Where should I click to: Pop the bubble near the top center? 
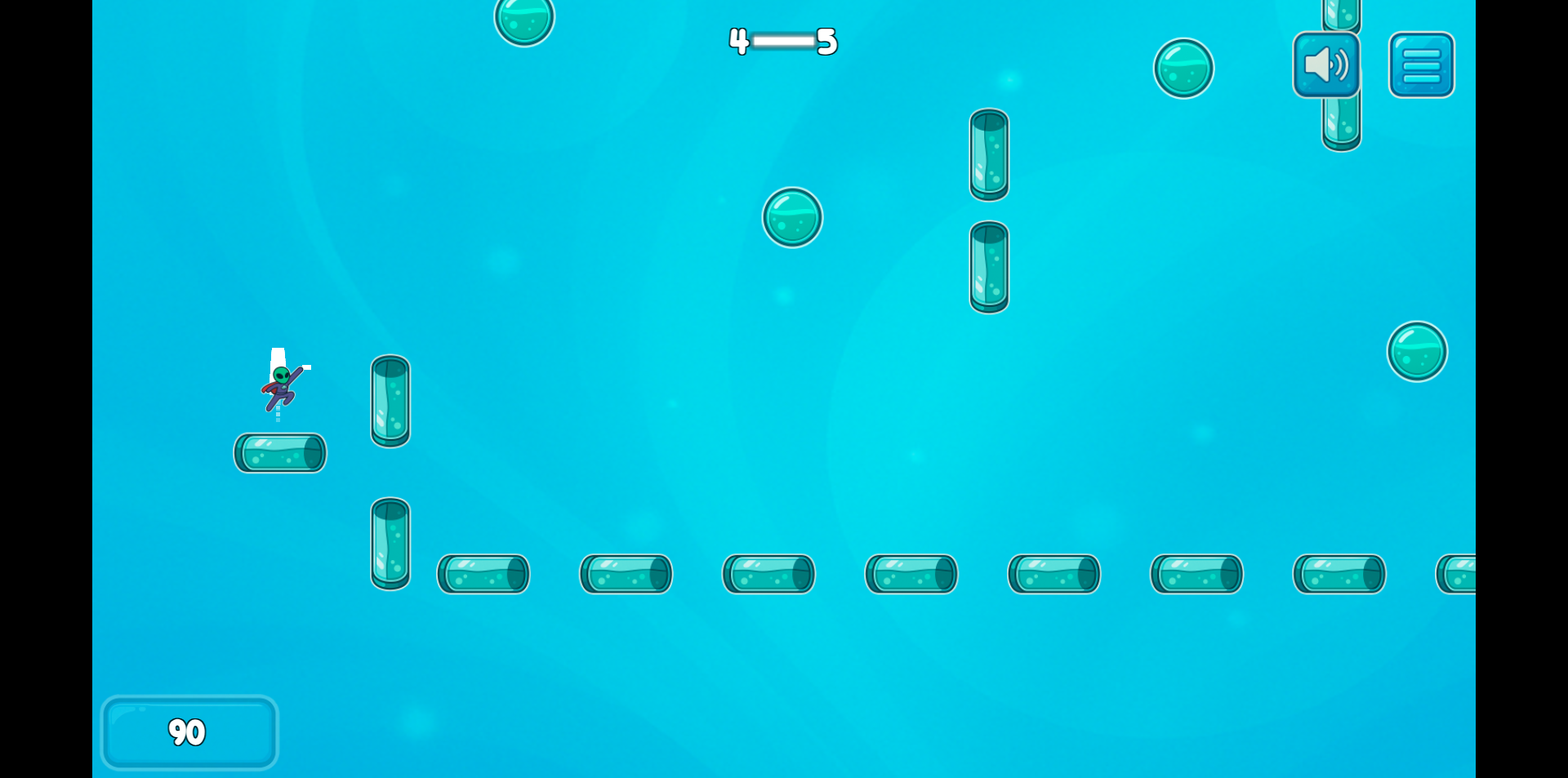[792, 217]
